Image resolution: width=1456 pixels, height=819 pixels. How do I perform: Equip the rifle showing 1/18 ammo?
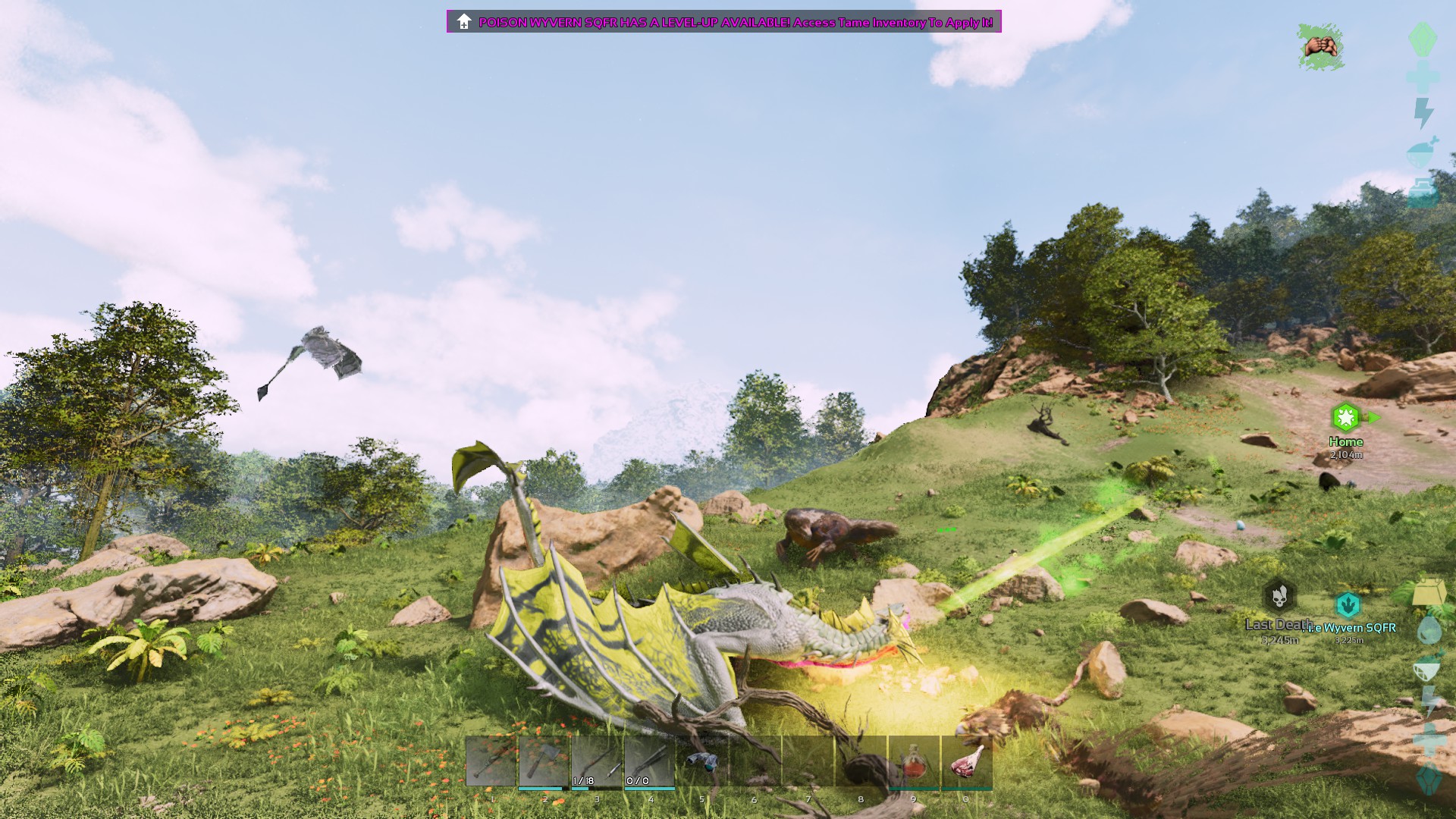coord(596,761)
